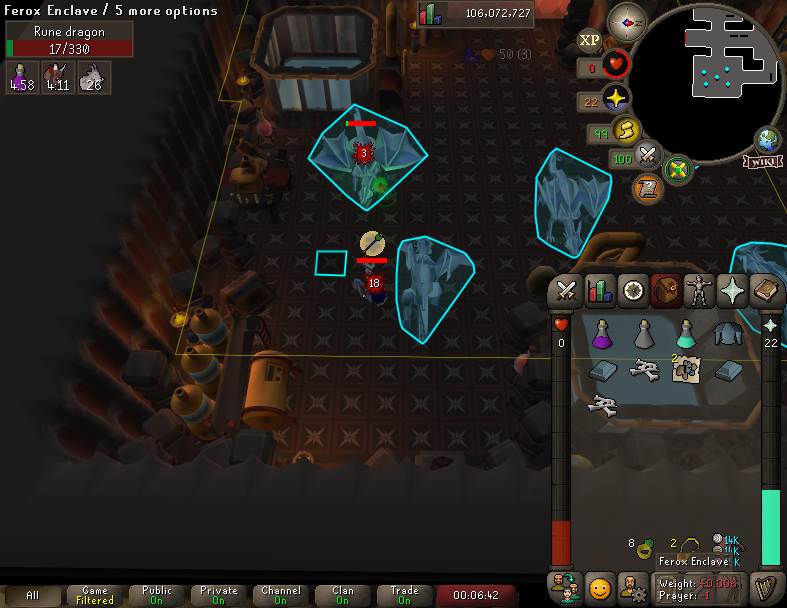The width and height of the screenshot is (787, 608).
Task: Show the Worn Equipment tab
Action: tap(699, 290)
